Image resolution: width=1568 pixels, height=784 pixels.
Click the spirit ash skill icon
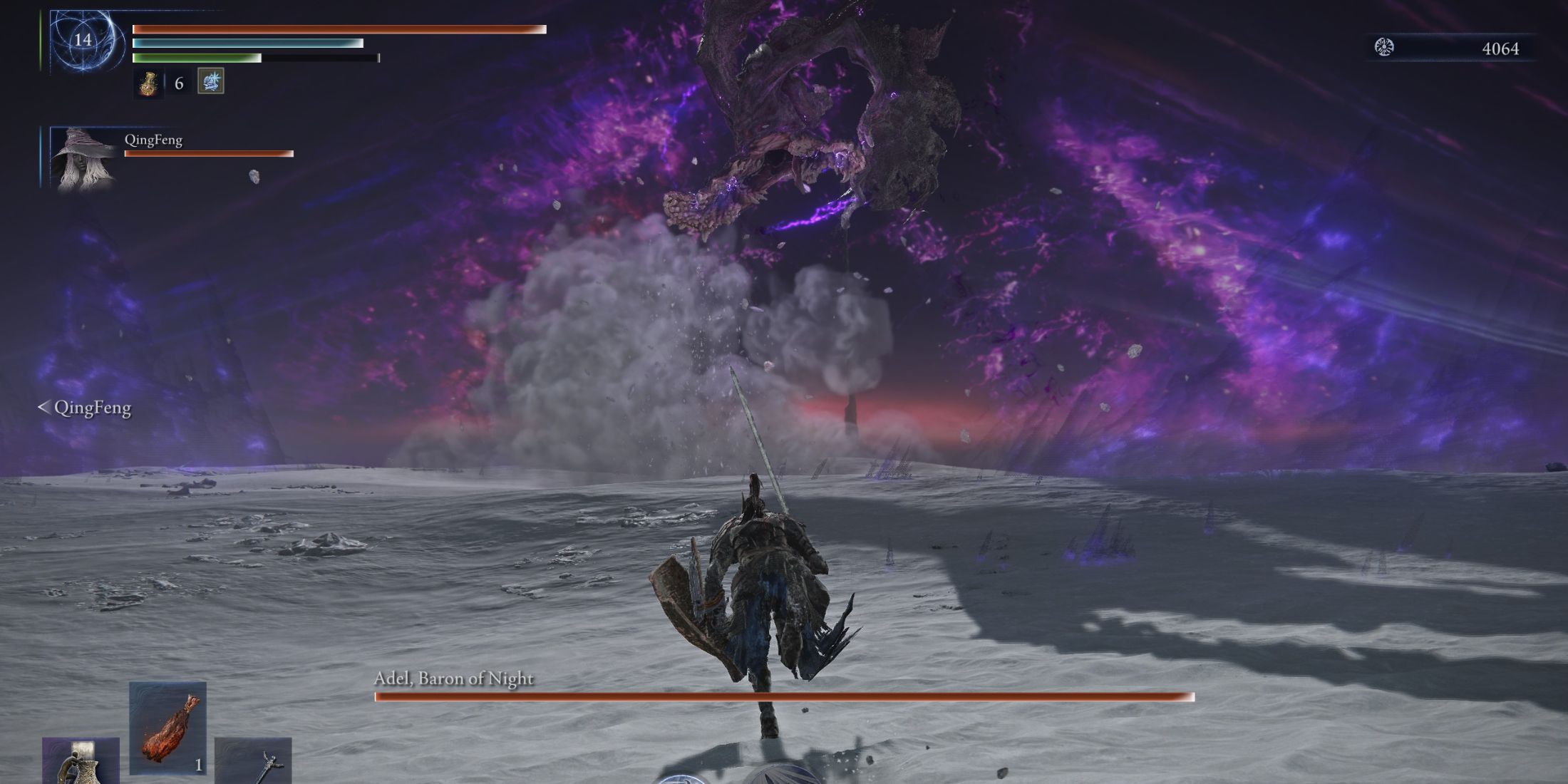click(210, 82)
